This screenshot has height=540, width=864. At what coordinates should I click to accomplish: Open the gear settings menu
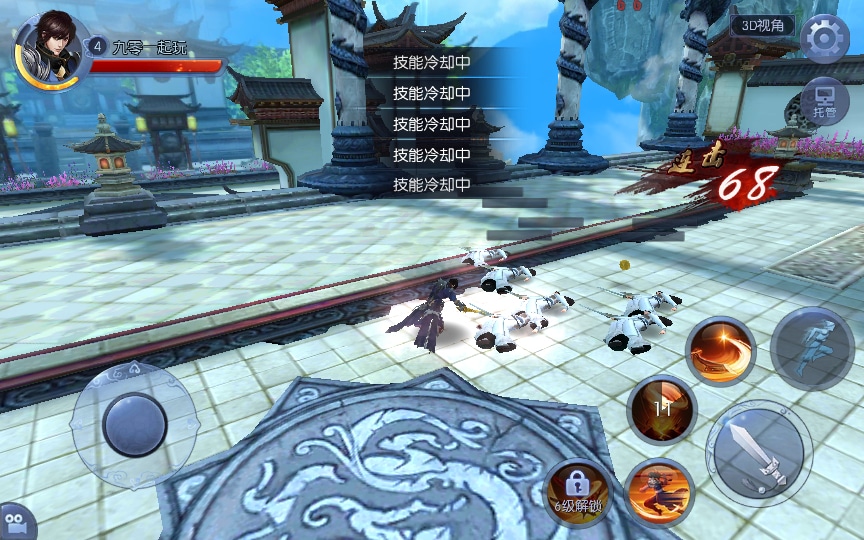pyautogui.click(x=825, y=40)
